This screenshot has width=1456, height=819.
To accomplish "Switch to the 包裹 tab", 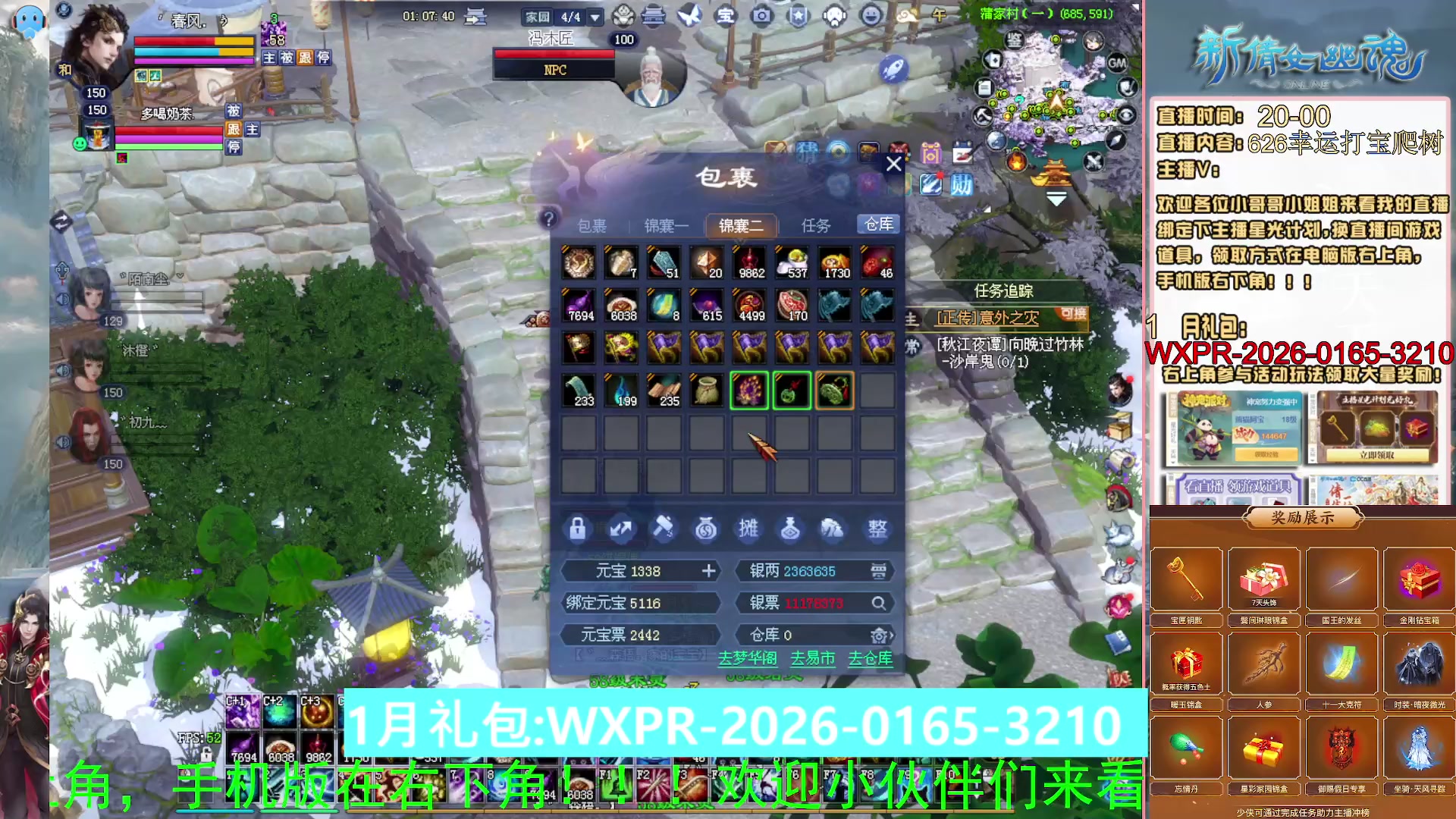I will click(x=592, y=225).
